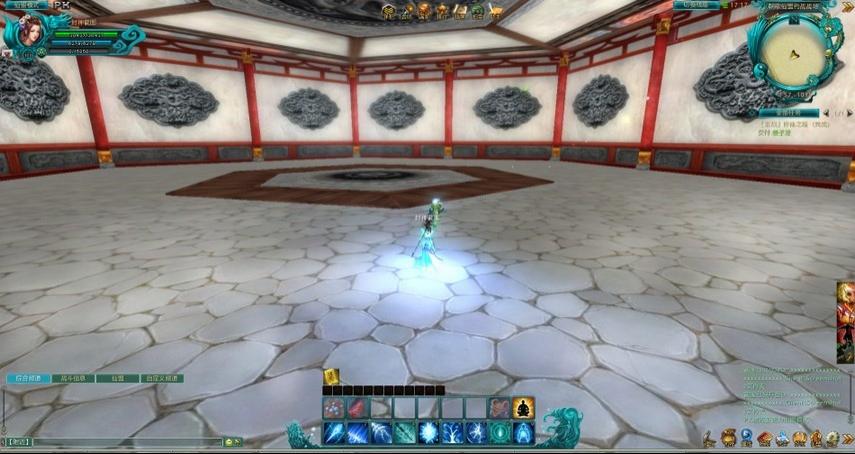Click the red item in hotbar slot
The height and width of the screenshot is (454, 855).
click(x=357, y=407)
